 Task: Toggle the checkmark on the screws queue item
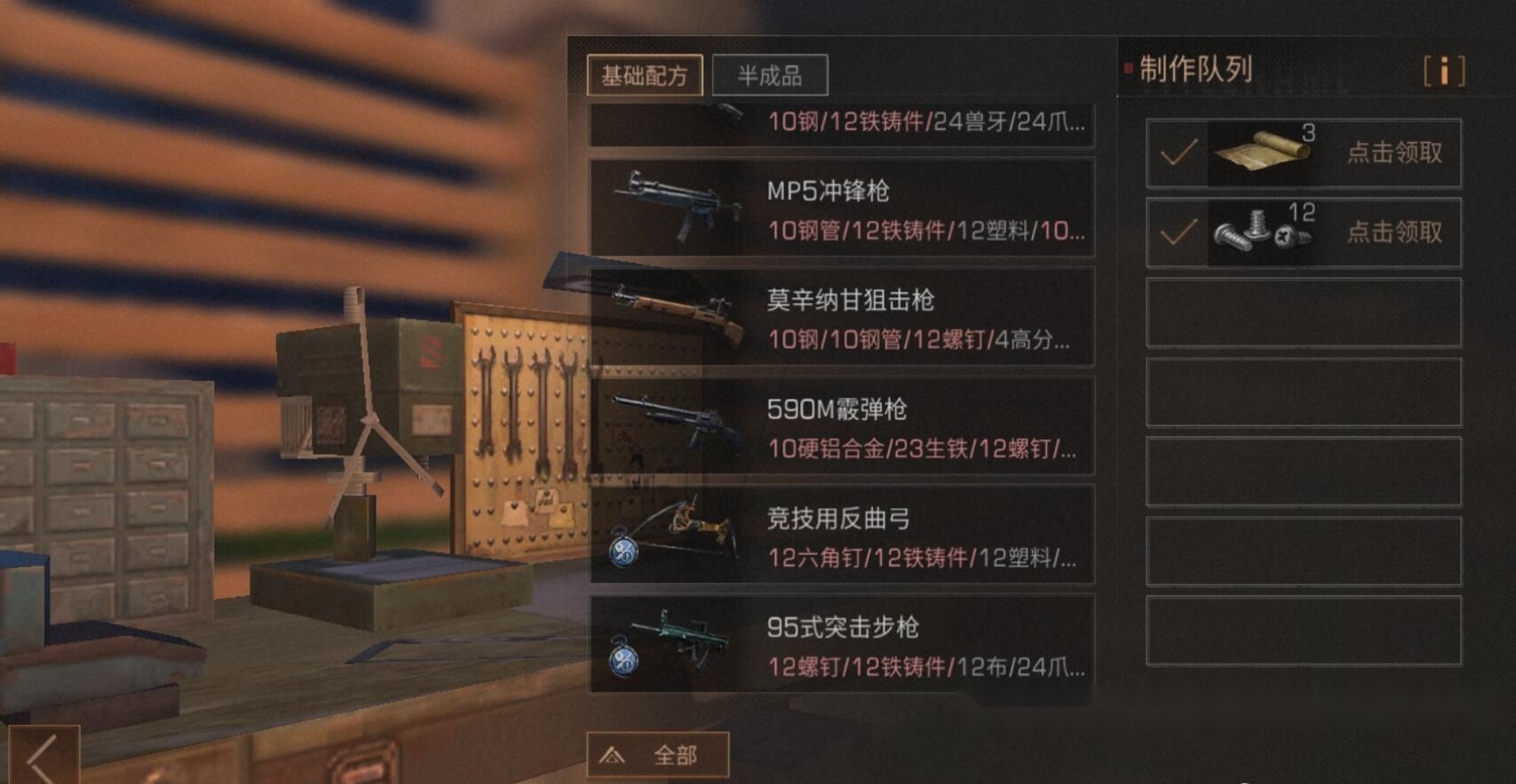point(1179,233)
